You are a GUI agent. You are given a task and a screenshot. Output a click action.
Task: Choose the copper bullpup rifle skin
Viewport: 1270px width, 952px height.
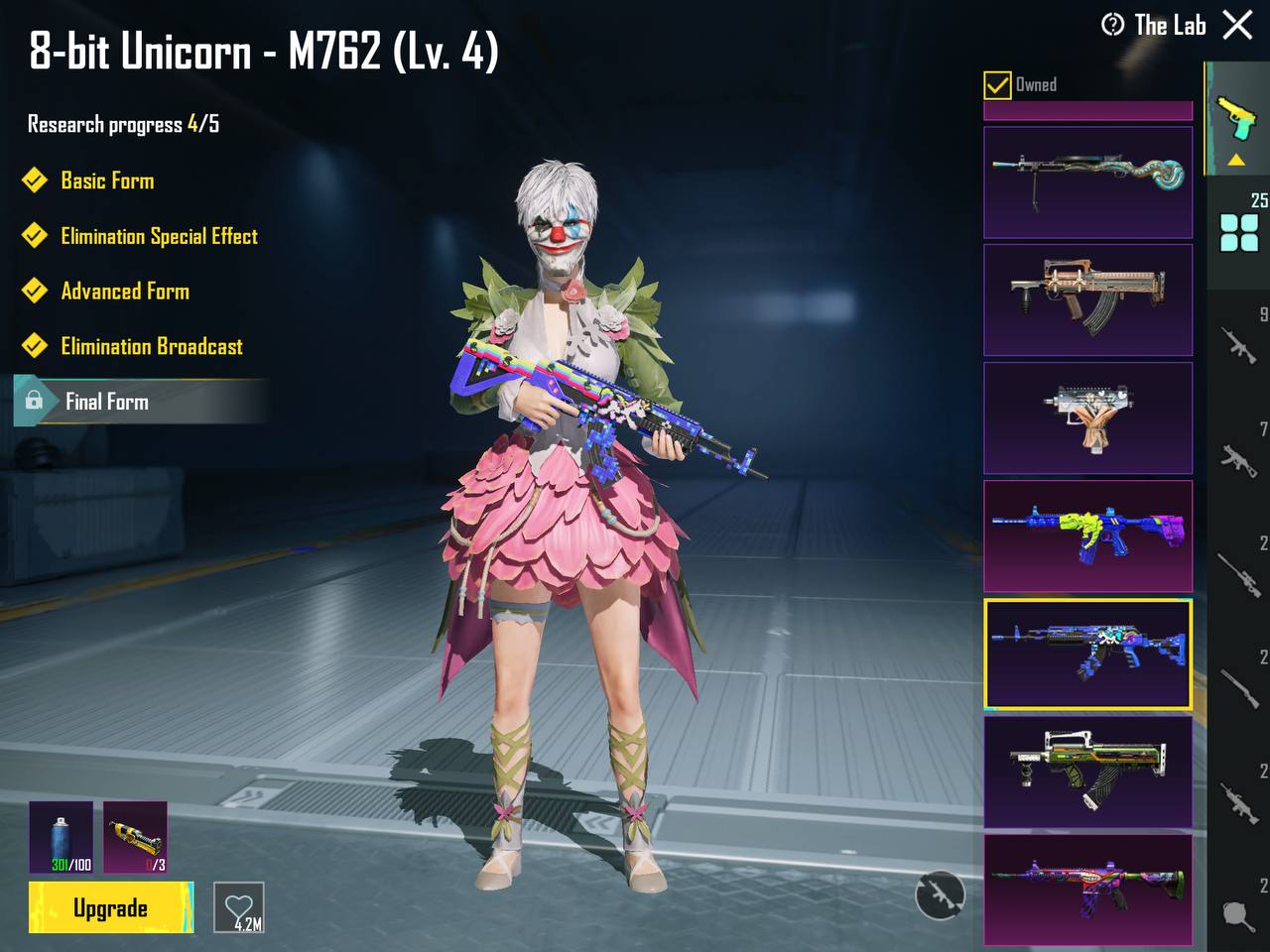tap(1087, 299)
